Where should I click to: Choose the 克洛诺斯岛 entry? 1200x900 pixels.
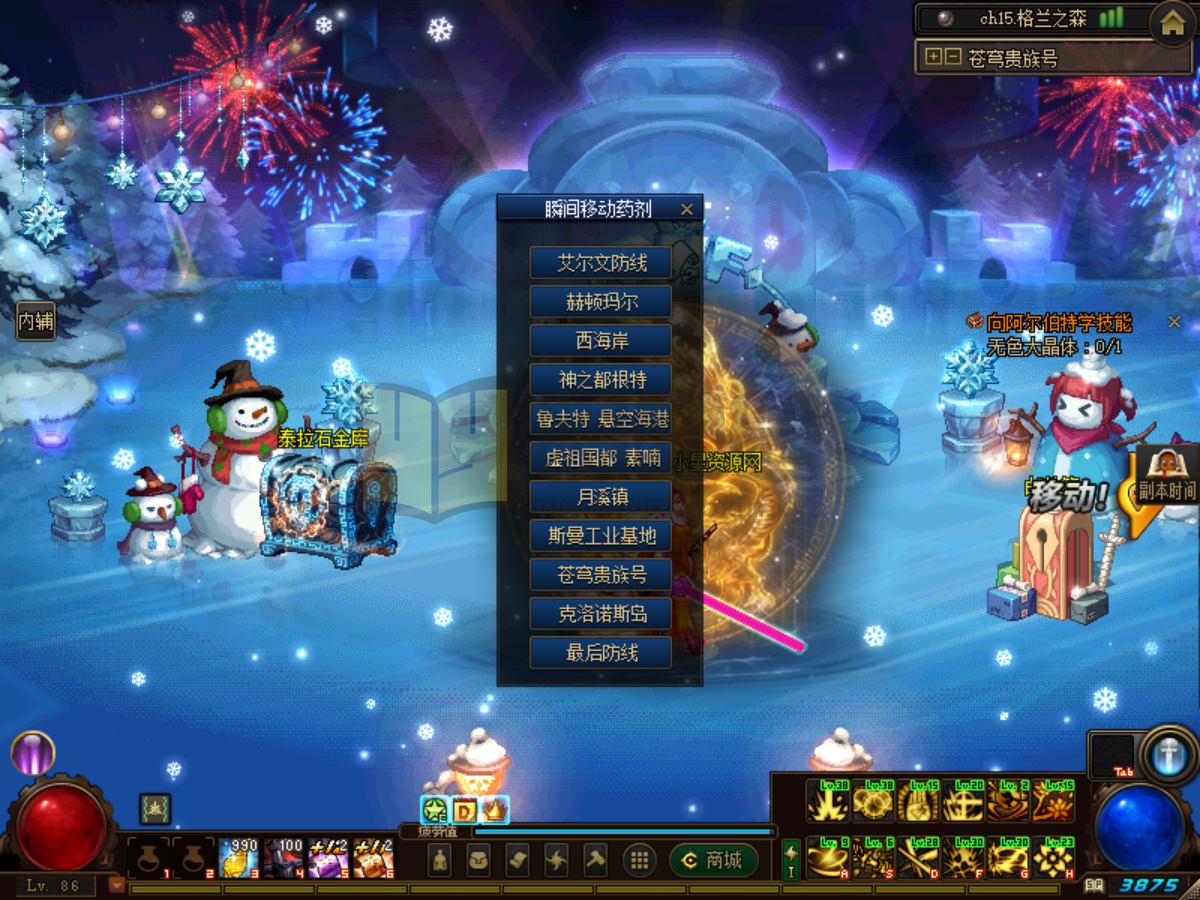point(601,614)
